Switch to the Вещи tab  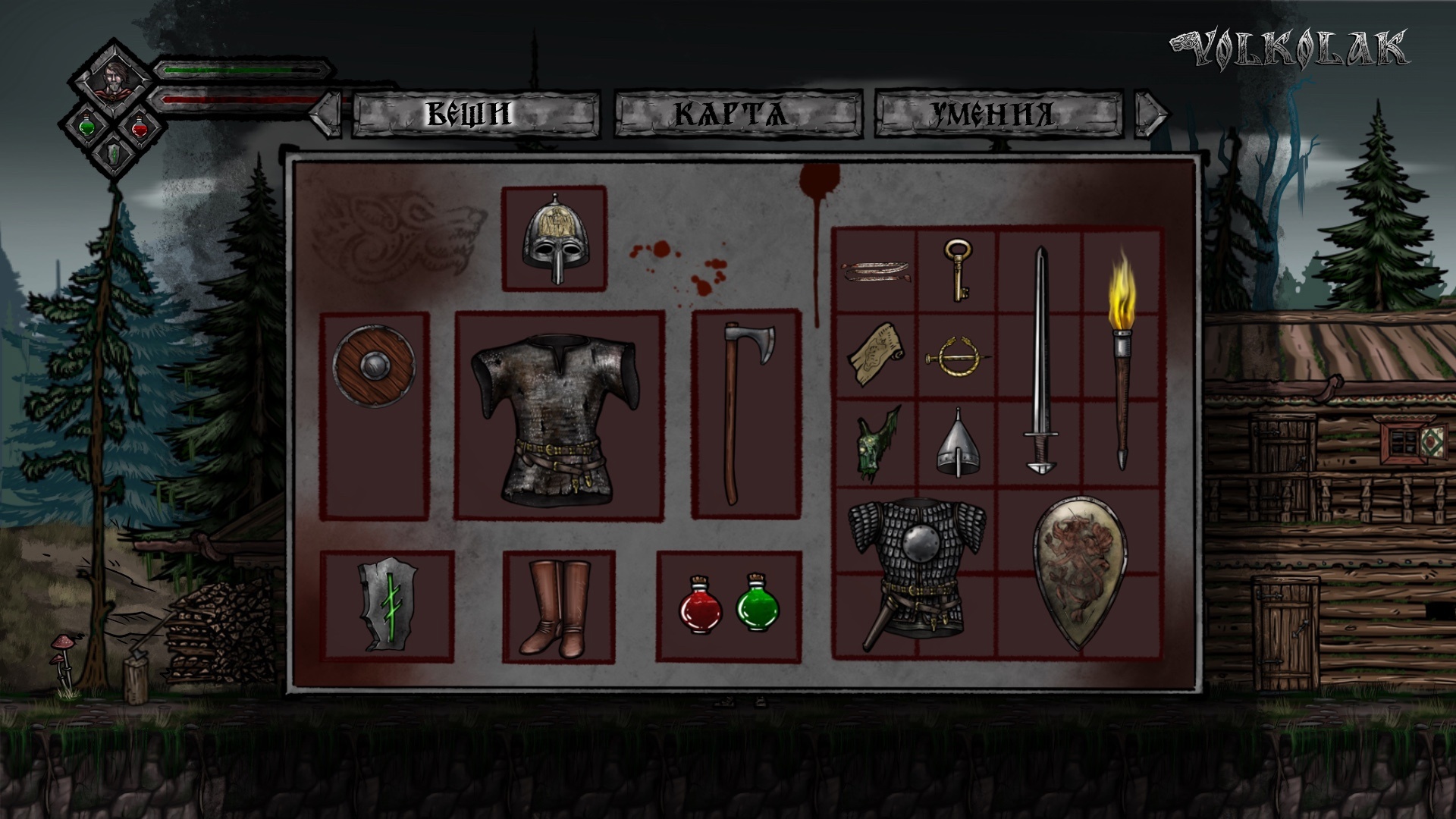[x=475, y=114]
